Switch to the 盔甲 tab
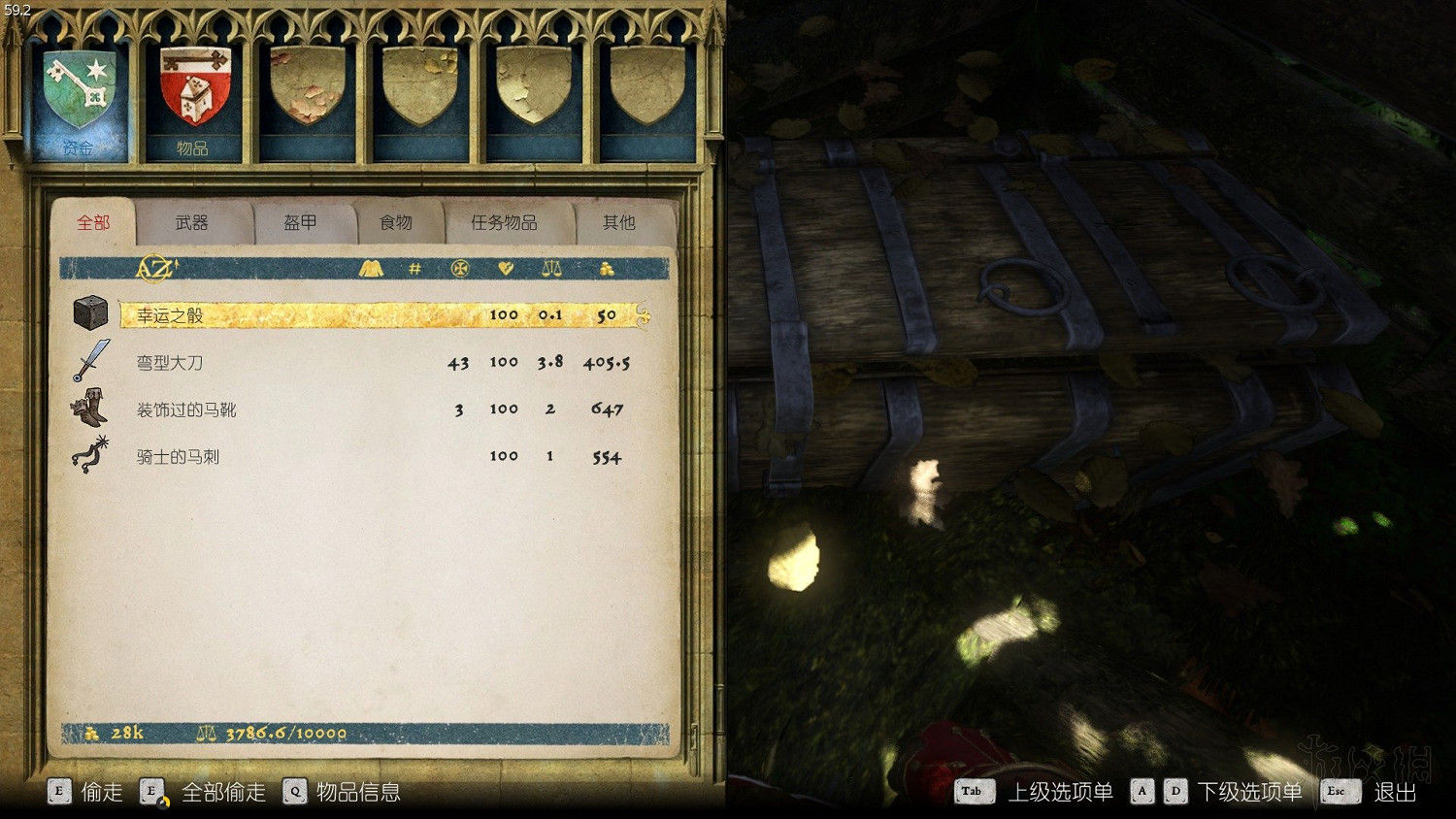1456x819 pixels. (300, 223)
